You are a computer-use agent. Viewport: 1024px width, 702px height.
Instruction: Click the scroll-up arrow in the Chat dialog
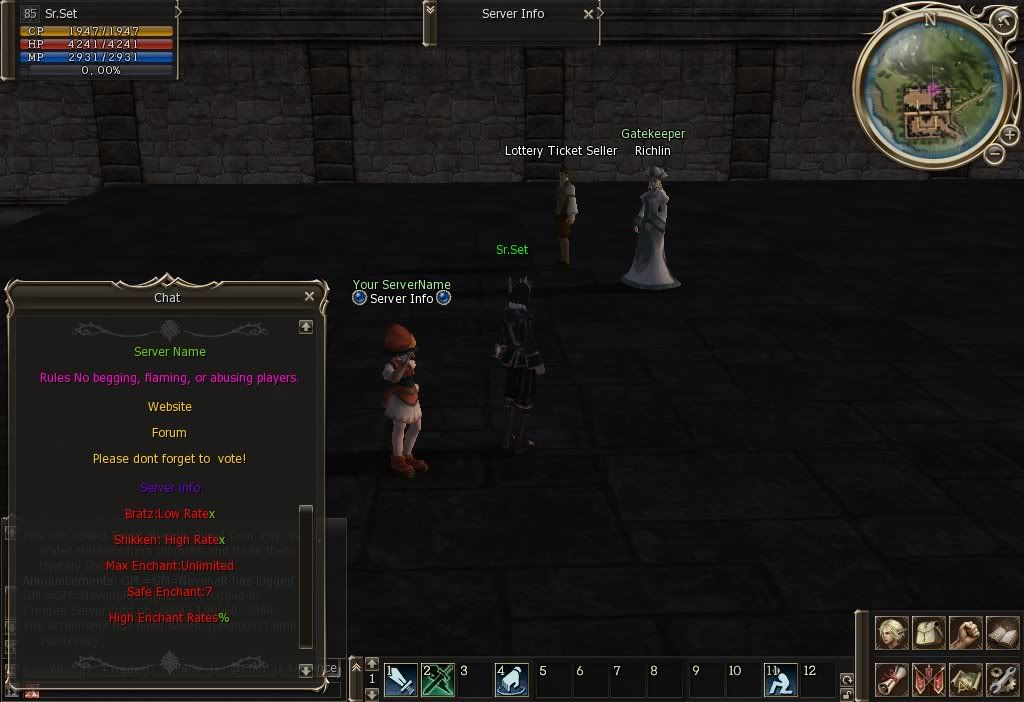pyautogui.click(x=306, y=327)
